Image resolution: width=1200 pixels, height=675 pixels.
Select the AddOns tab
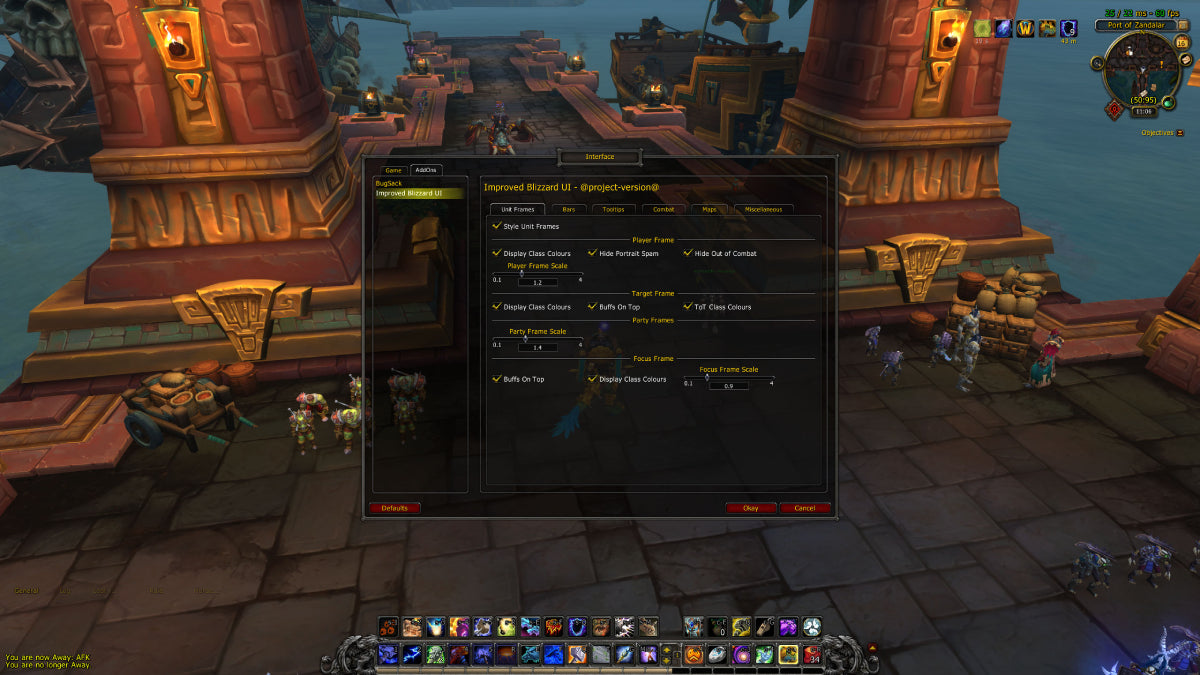426,170
